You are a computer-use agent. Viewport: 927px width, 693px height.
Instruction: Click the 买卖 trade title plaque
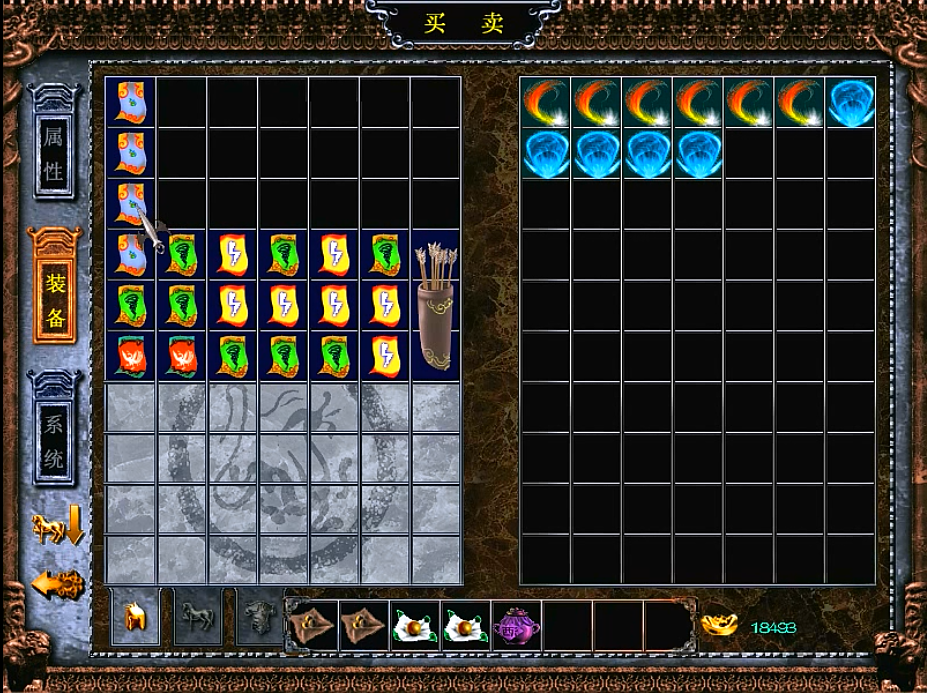463,24
